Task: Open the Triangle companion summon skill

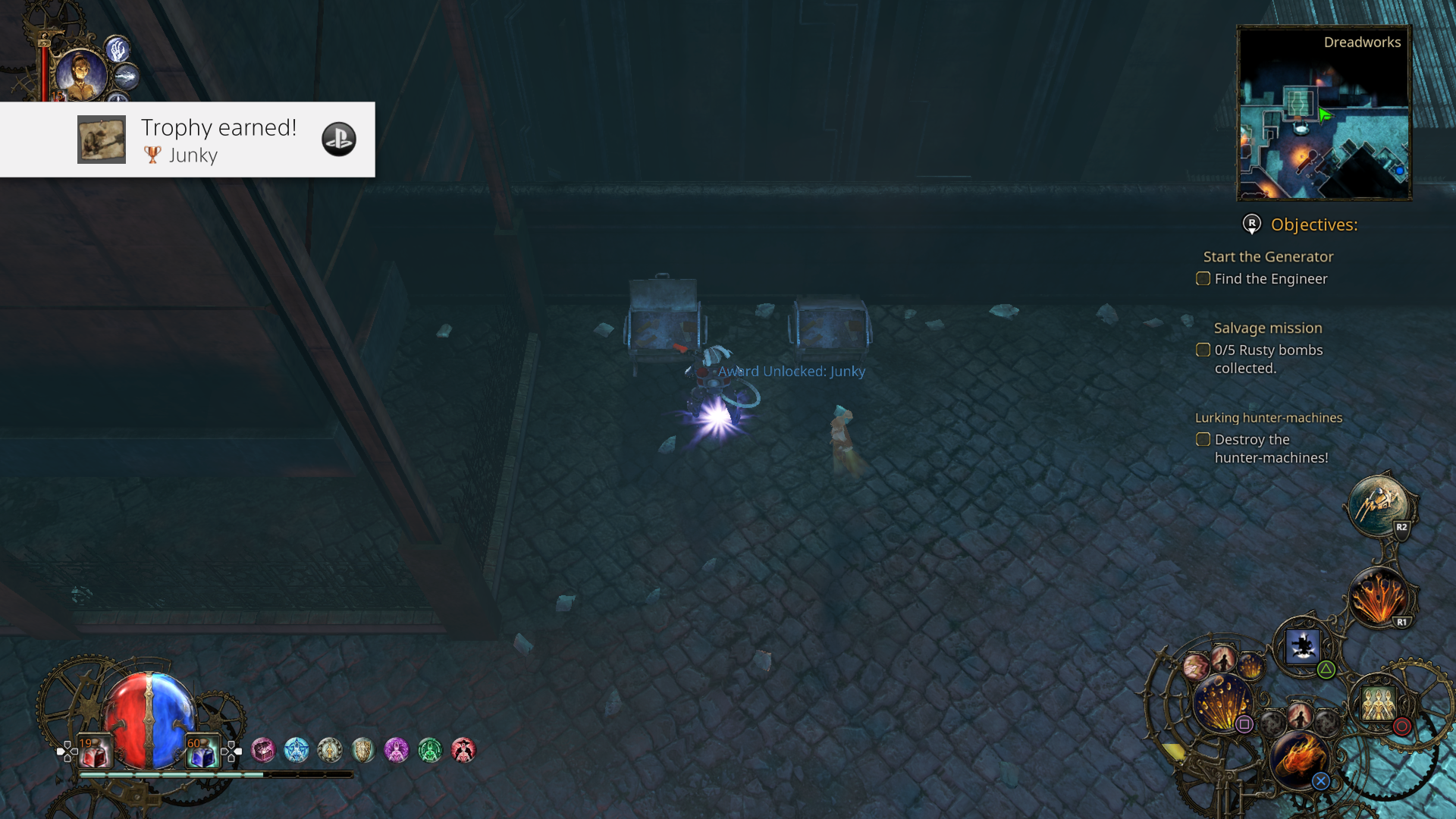Action: (1303, 646)
